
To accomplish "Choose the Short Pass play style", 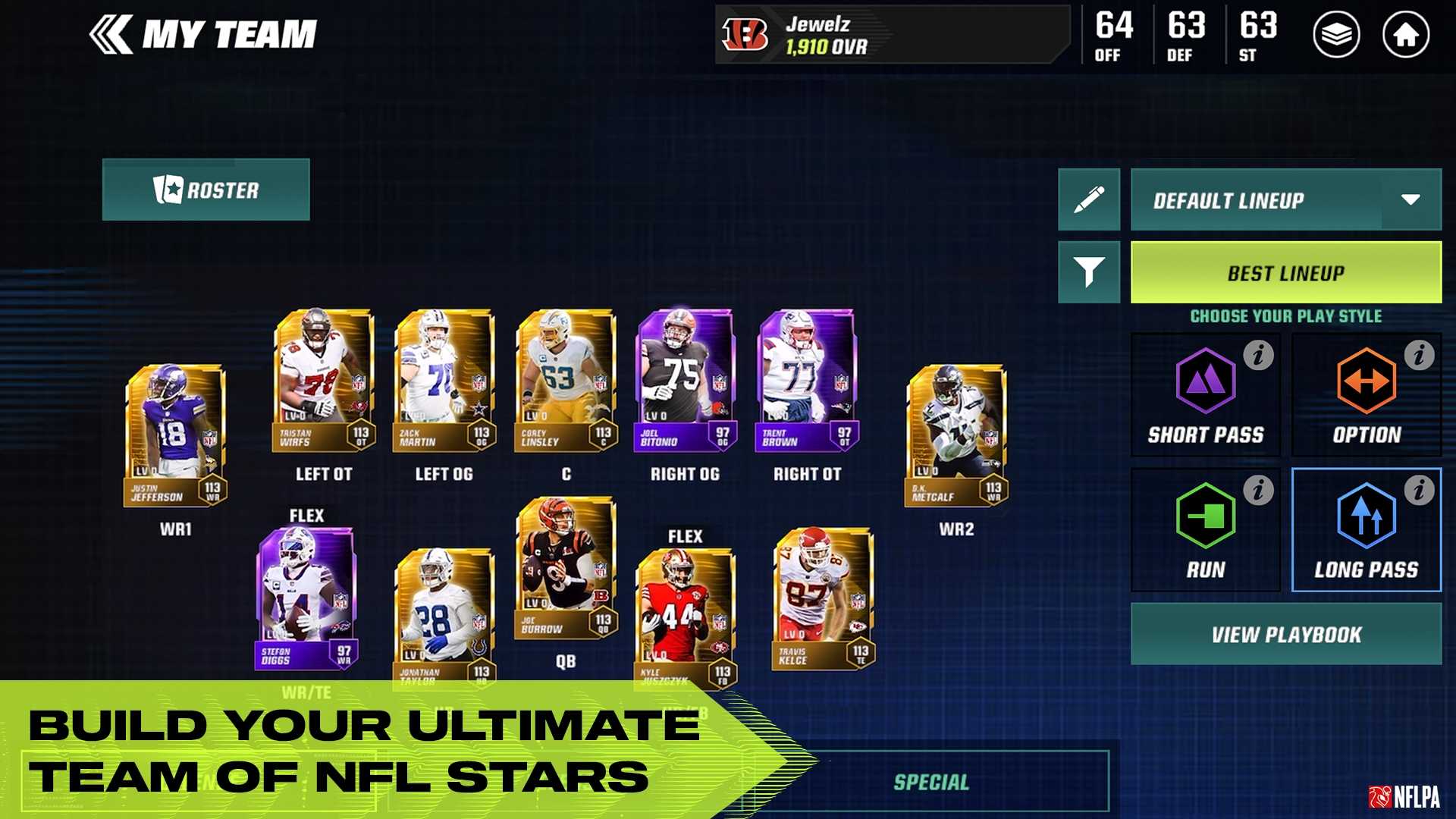I will 1205,396.
